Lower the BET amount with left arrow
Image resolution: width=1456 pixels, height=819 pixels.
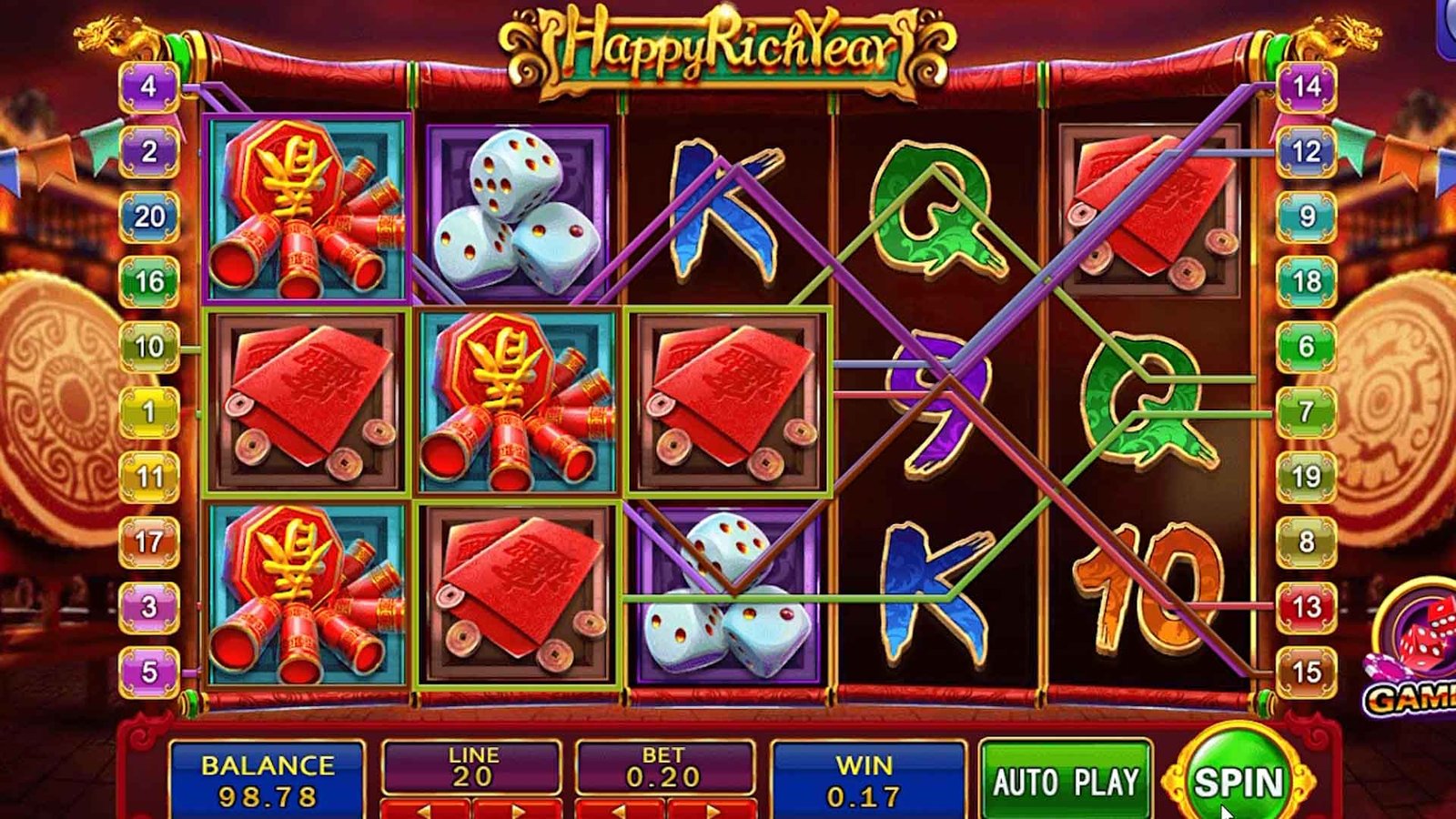coord(620,809)
